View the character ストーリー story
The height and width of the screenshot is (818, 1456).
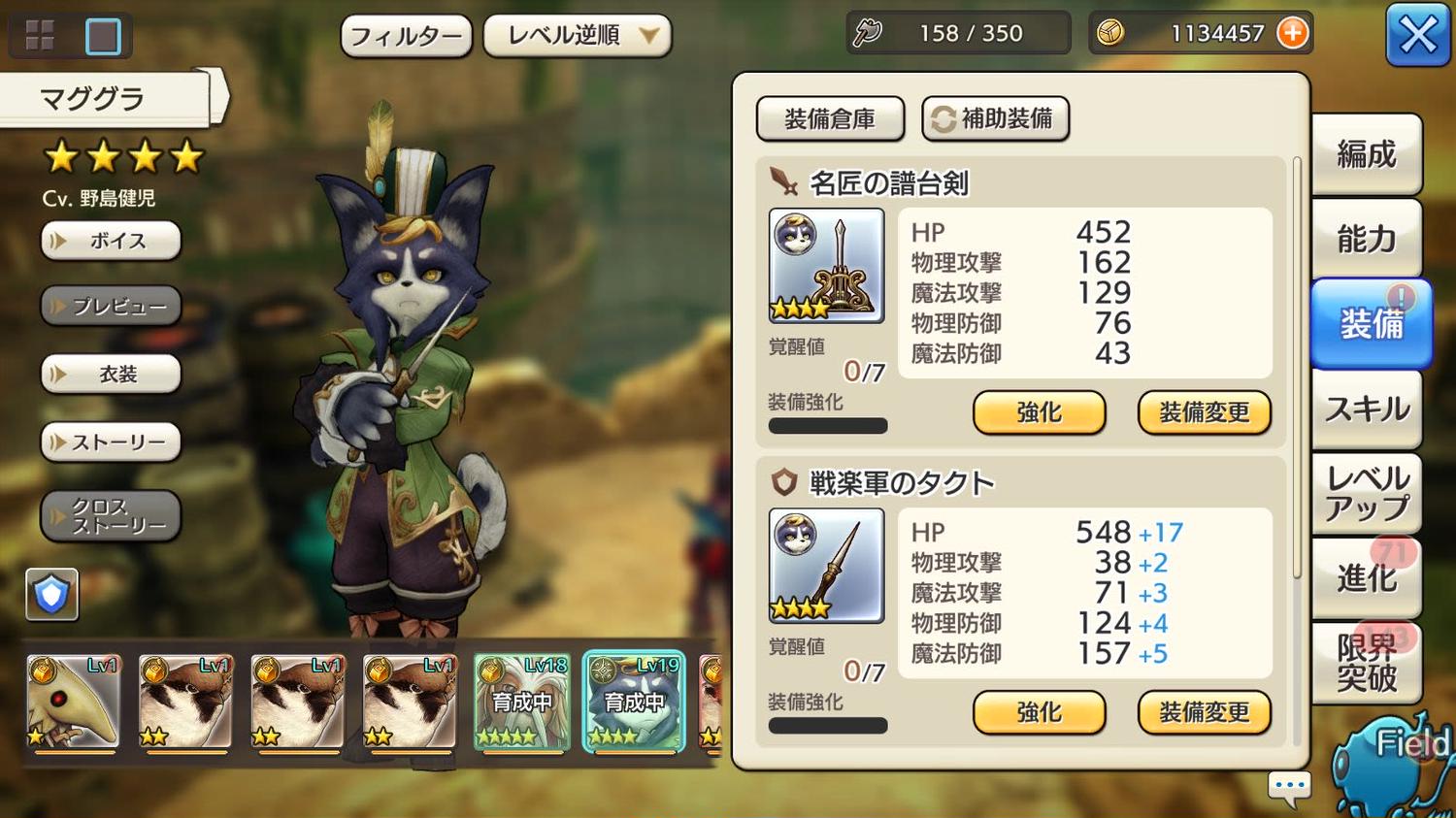(111, 442)
